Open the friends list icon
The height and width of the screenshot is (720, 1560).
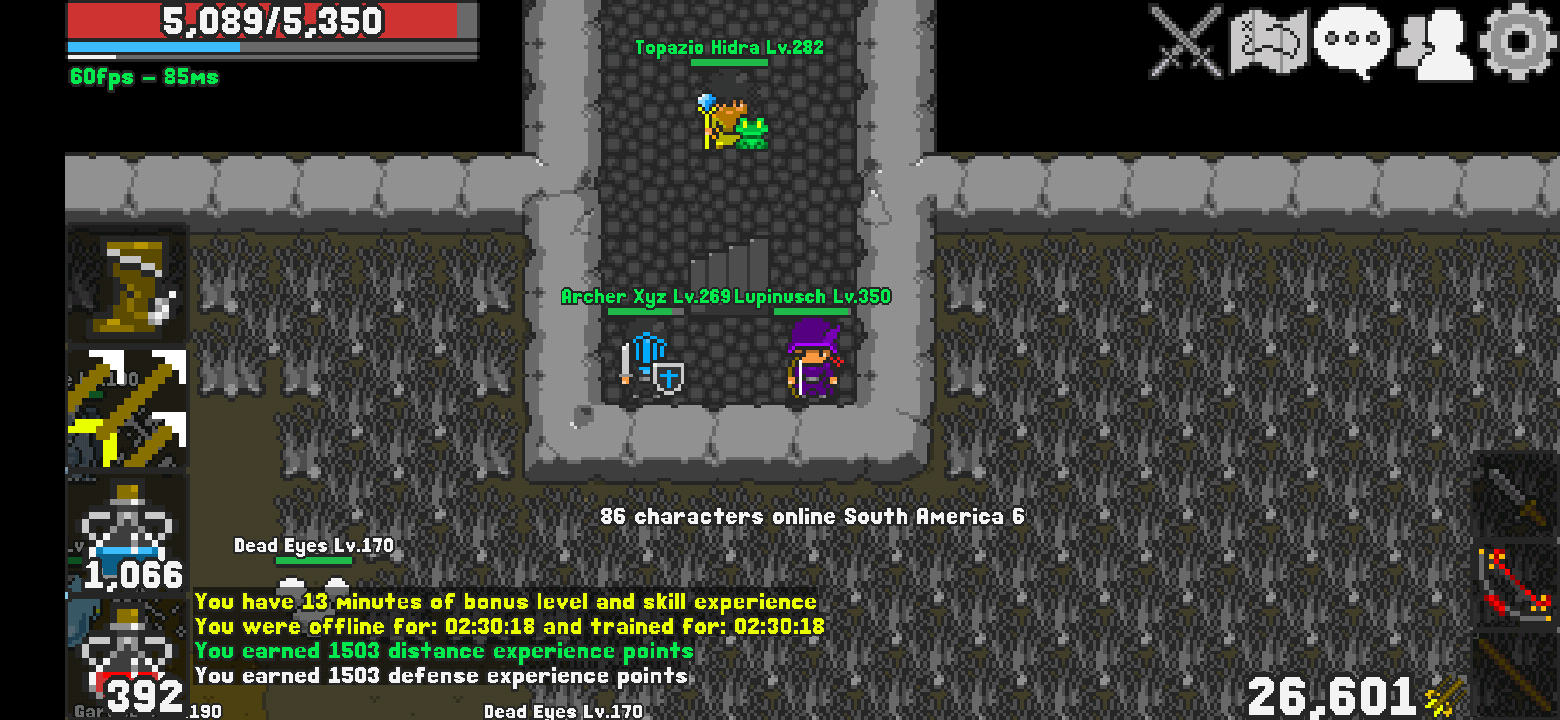pyautogui.click(x=1434, y=44)
